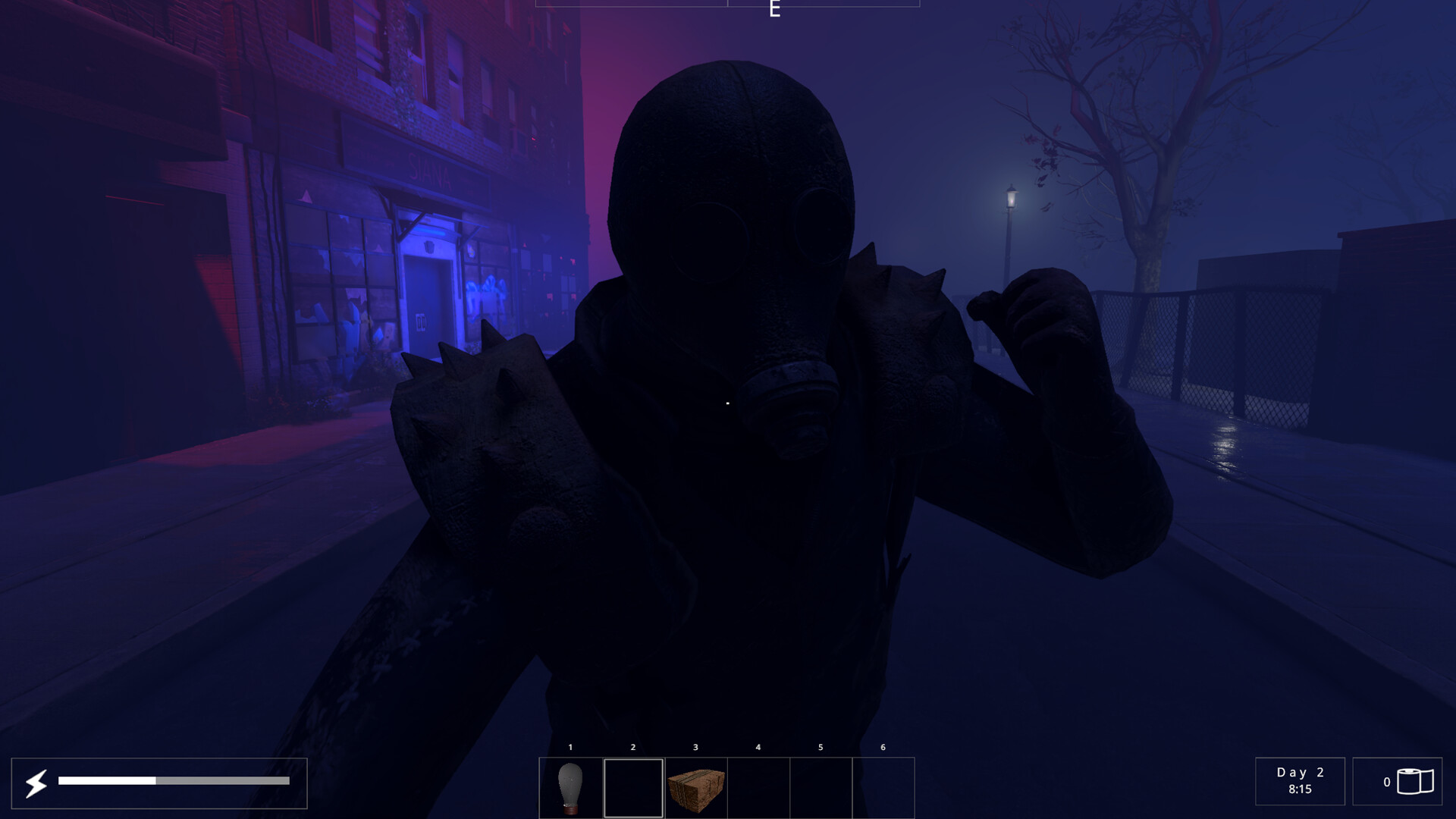Select the lightbulb in hotbar slot 1
This screenshot has width=1456, height=819.
point(570,786)
